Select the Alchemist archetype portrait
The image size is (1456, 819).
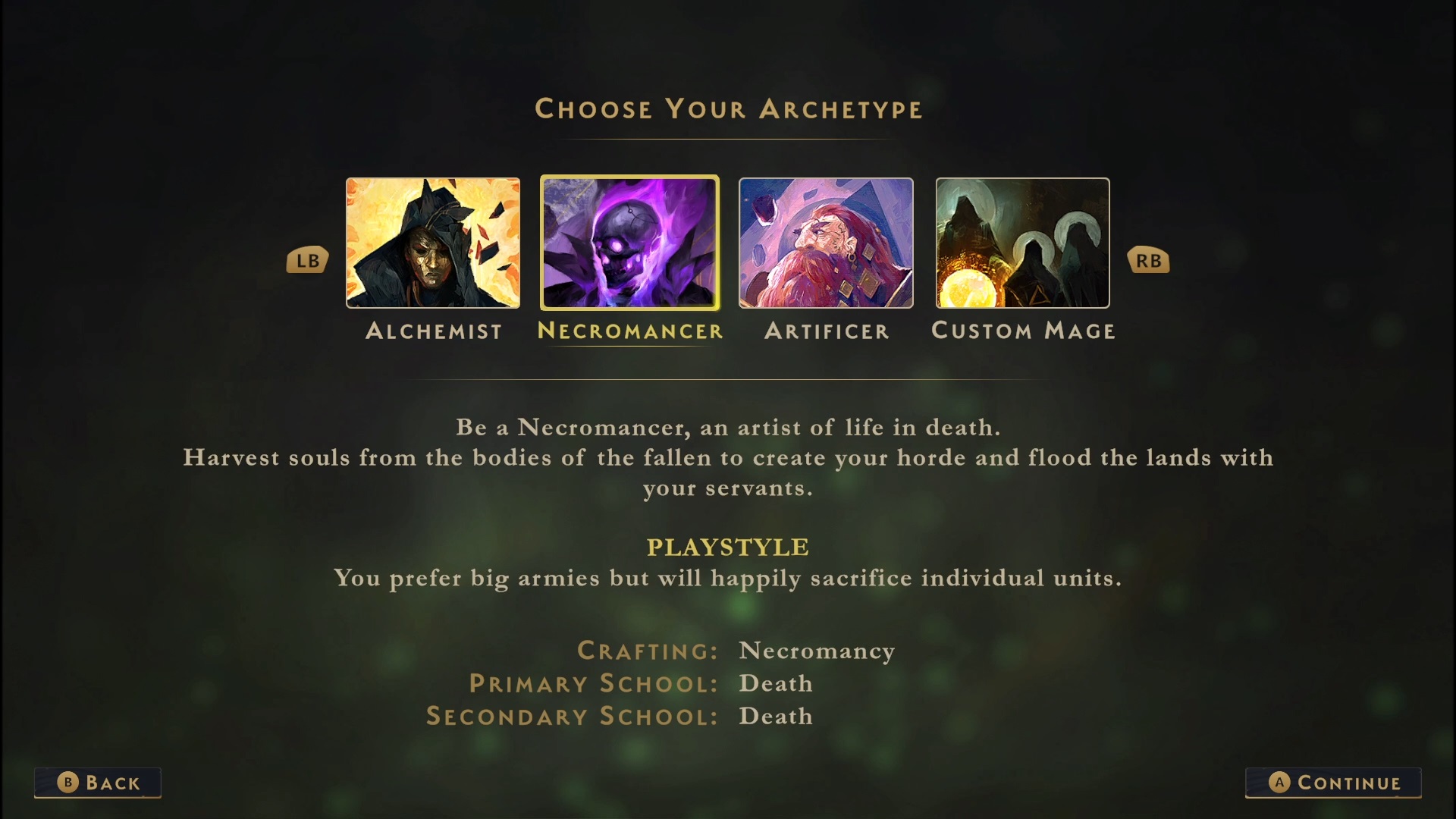point(433,243)
